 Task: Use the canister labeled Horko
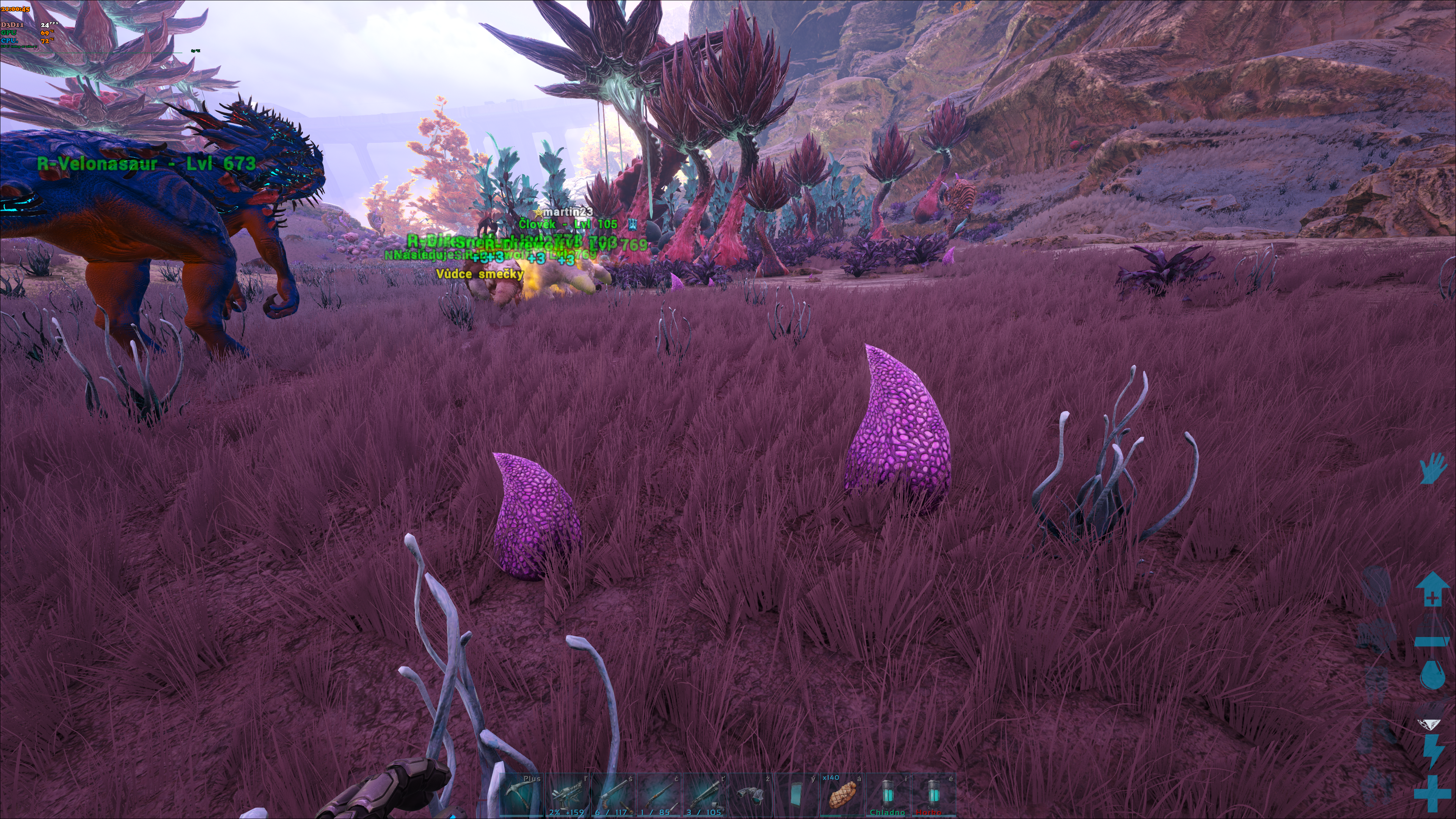coord(933,795)
